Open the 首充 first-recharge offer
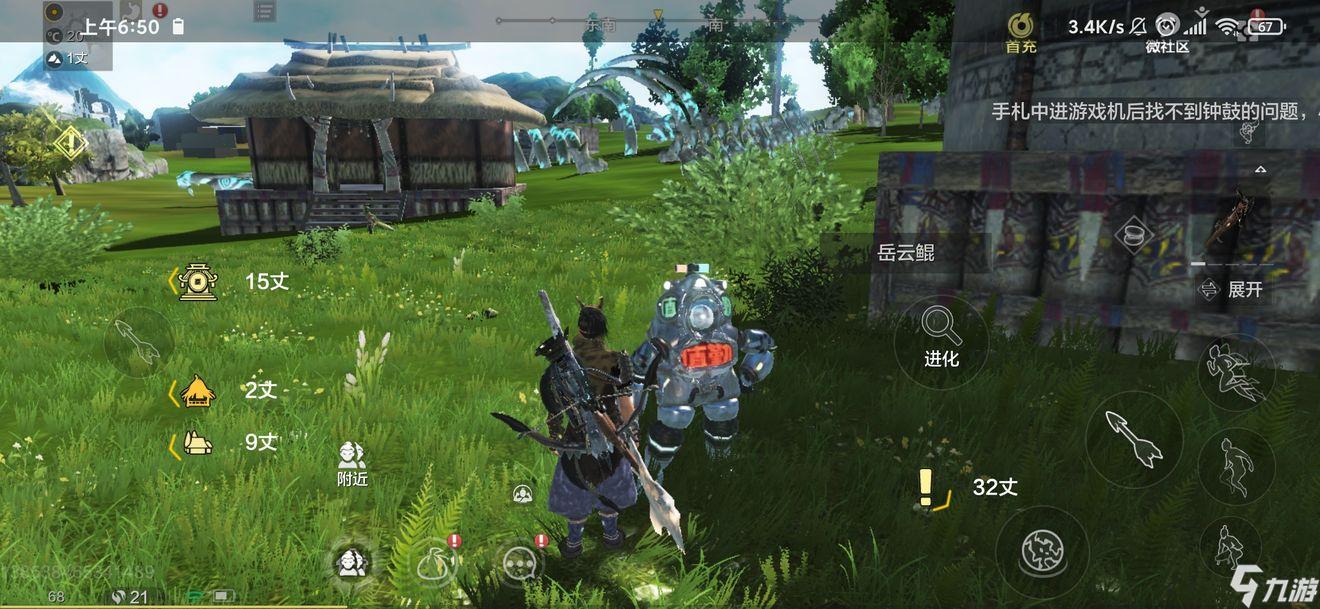This screenshot has height=609, width=1320. pyautogui.click(x=1020, y=32)
